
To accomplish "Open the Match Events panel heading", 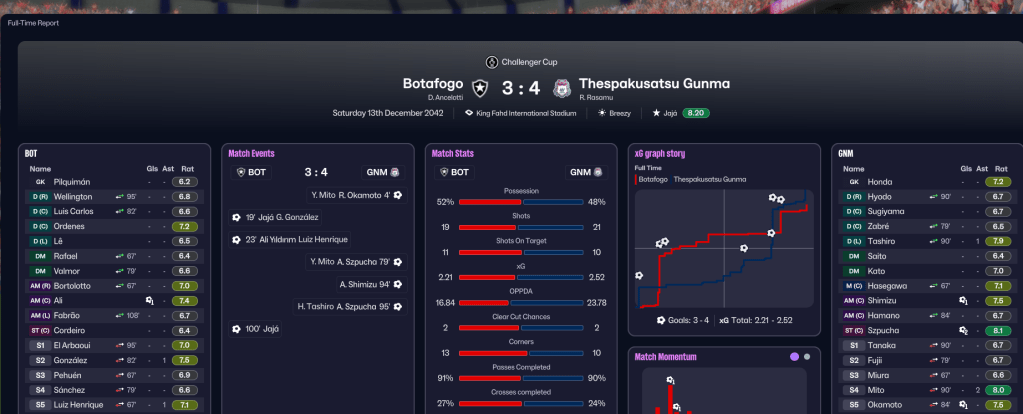I will tap(251, 154).
